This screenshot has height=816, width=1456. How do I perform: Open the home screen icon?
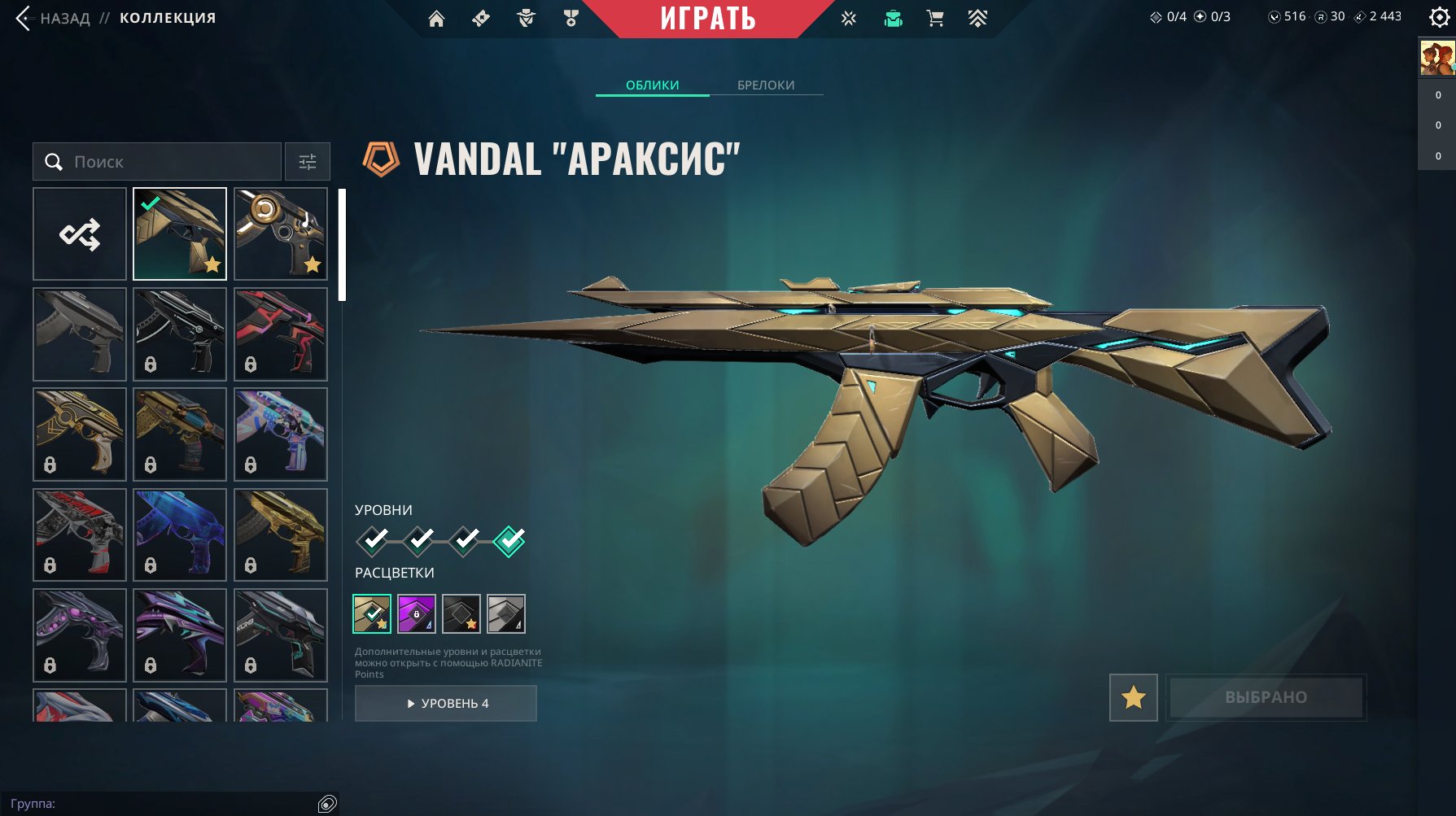[x=436, y=19]
